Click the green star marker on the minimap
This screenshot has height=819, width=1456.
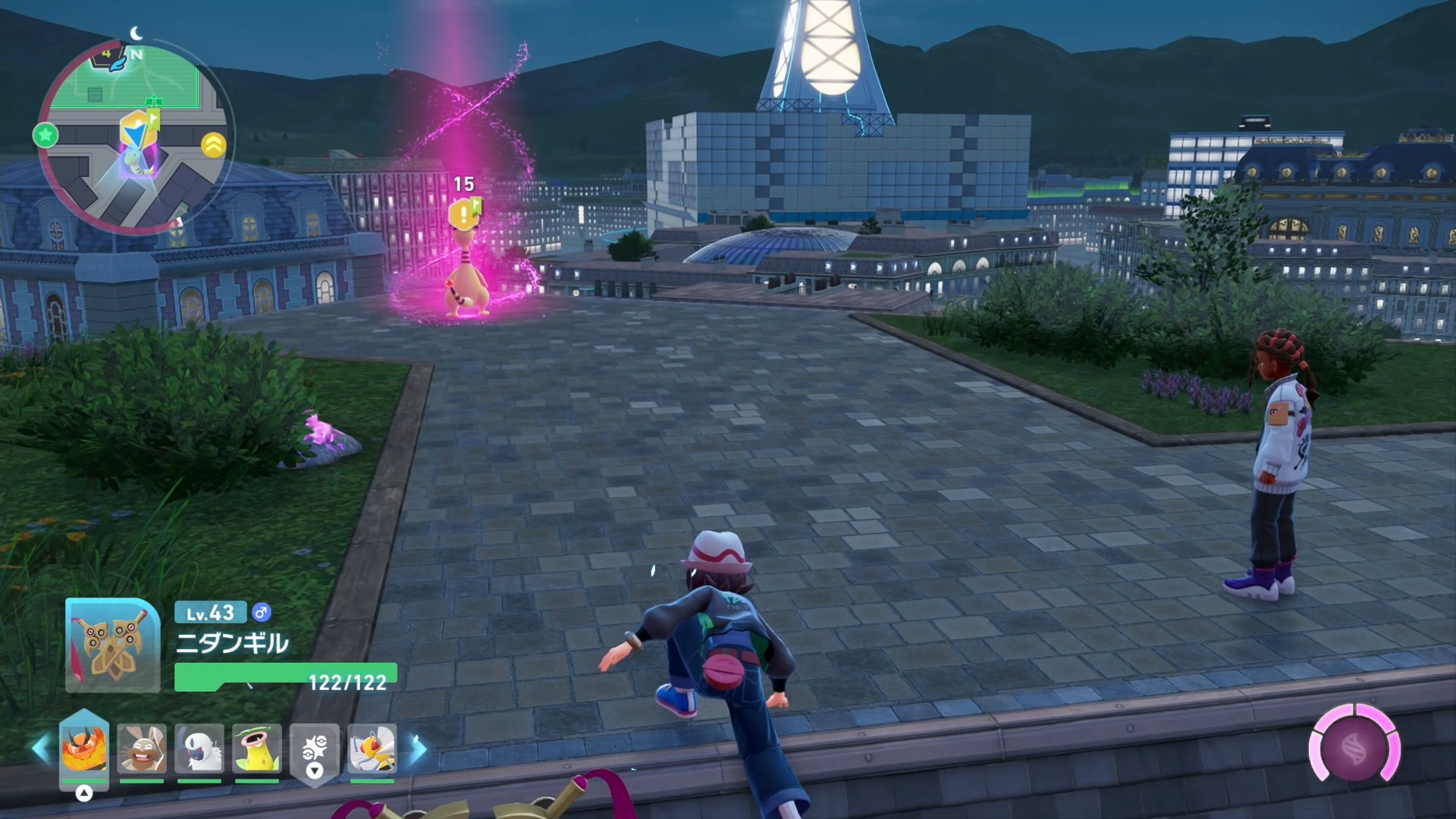[45, 136]
